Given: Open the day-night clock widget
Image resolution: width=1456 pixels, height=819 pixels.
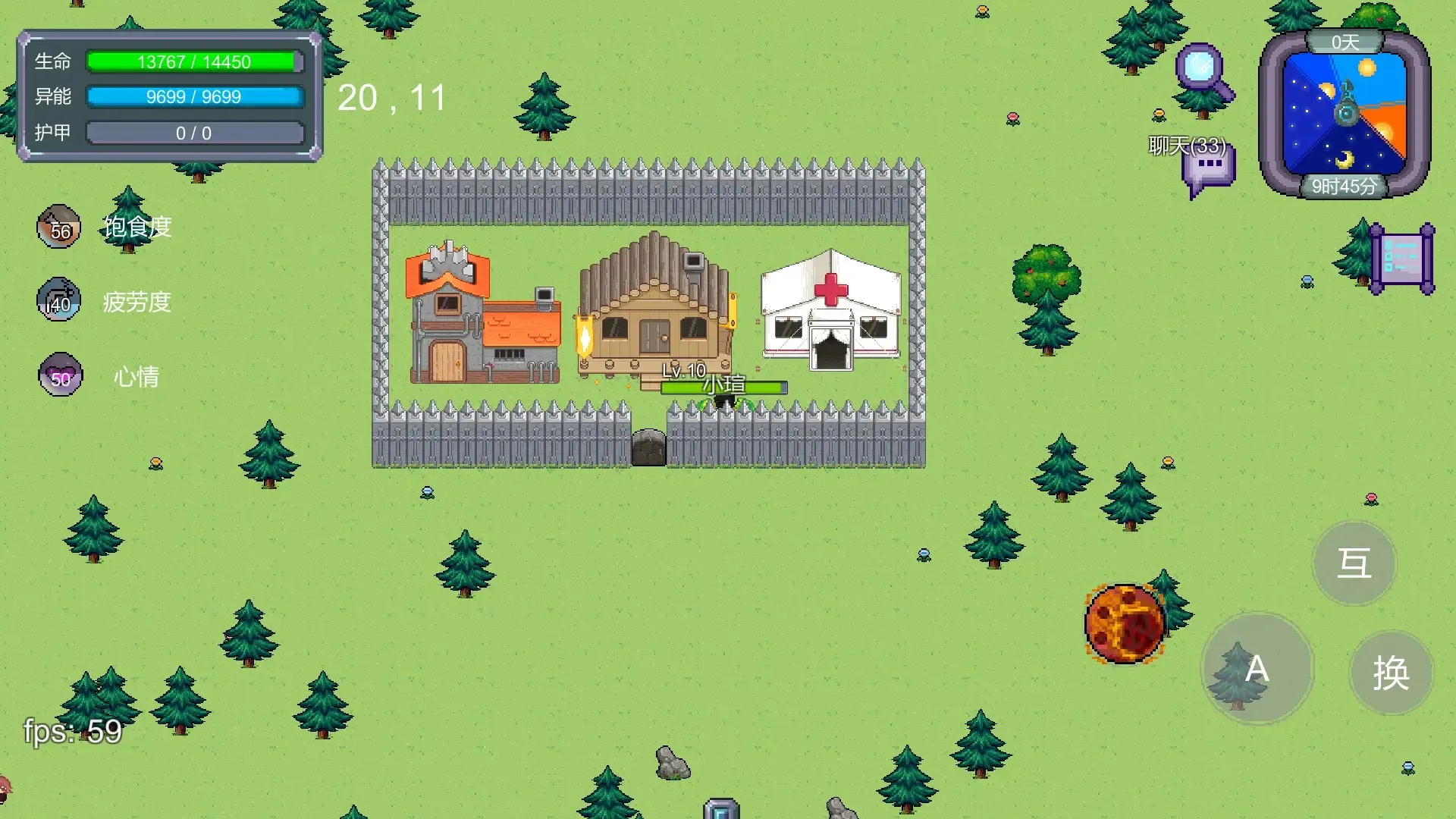Looking at the screenshot, I should coord(1345,114).
